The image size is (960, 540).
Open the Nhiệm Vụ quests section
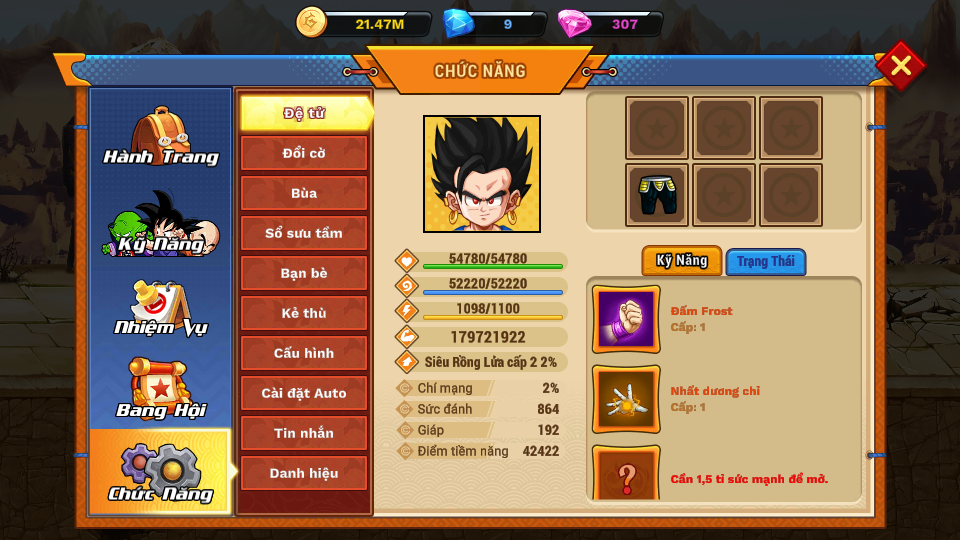160,308
